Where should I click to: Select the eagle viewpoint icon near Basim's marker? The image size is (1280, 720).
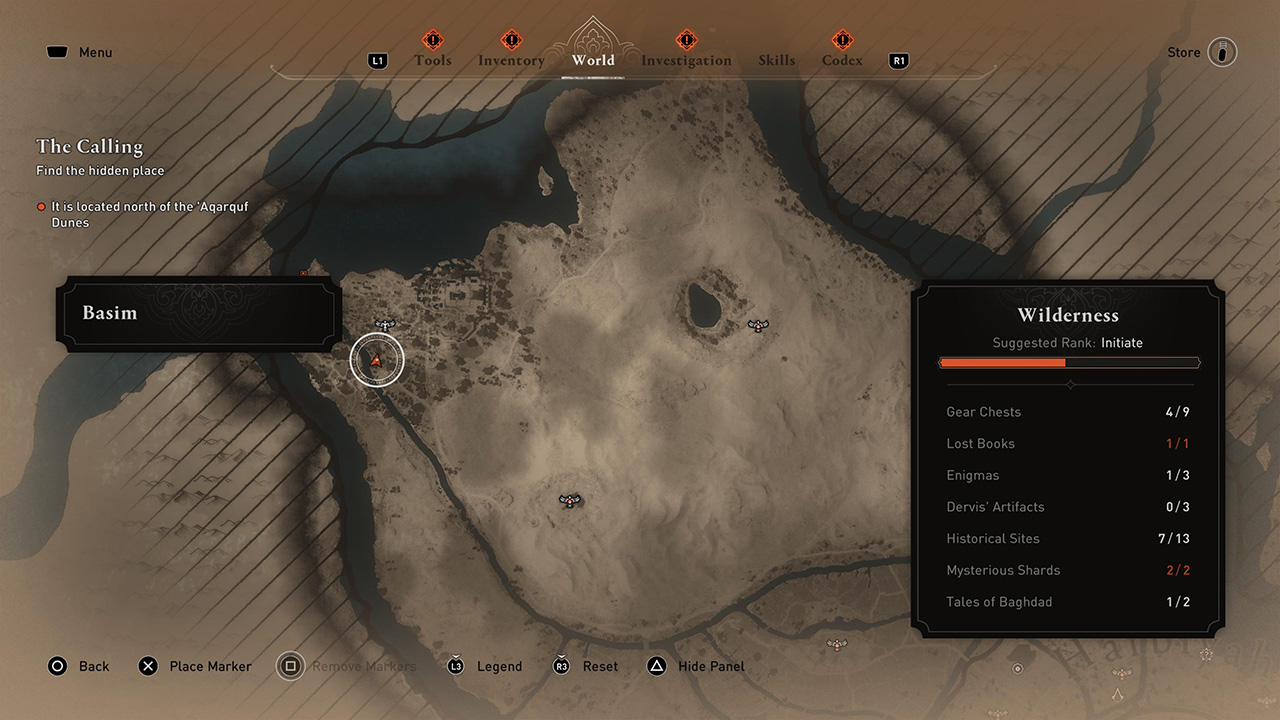pyautogui.click(x=384, y=324)
